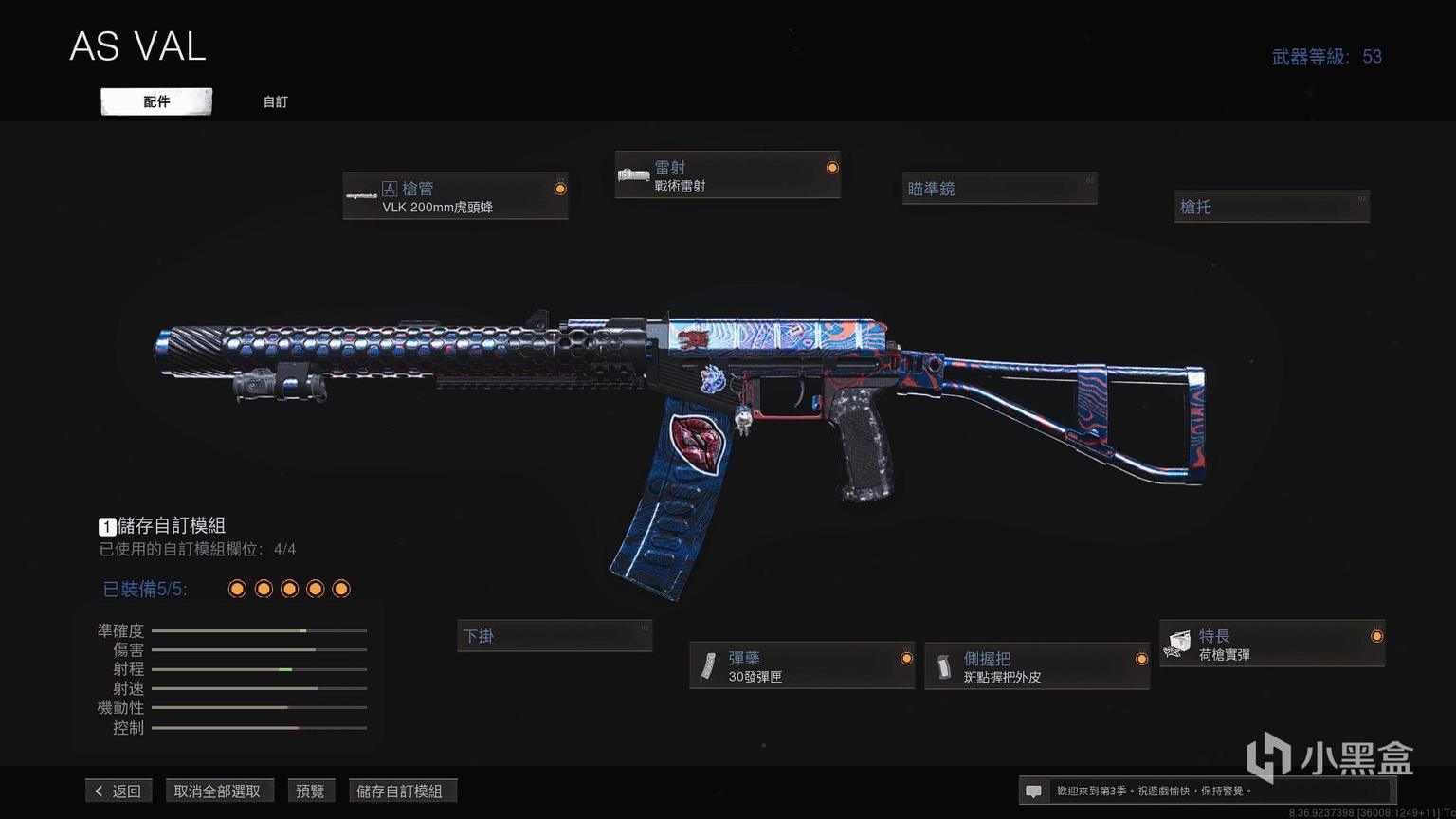Click the 返回 back button

[119, 791]
